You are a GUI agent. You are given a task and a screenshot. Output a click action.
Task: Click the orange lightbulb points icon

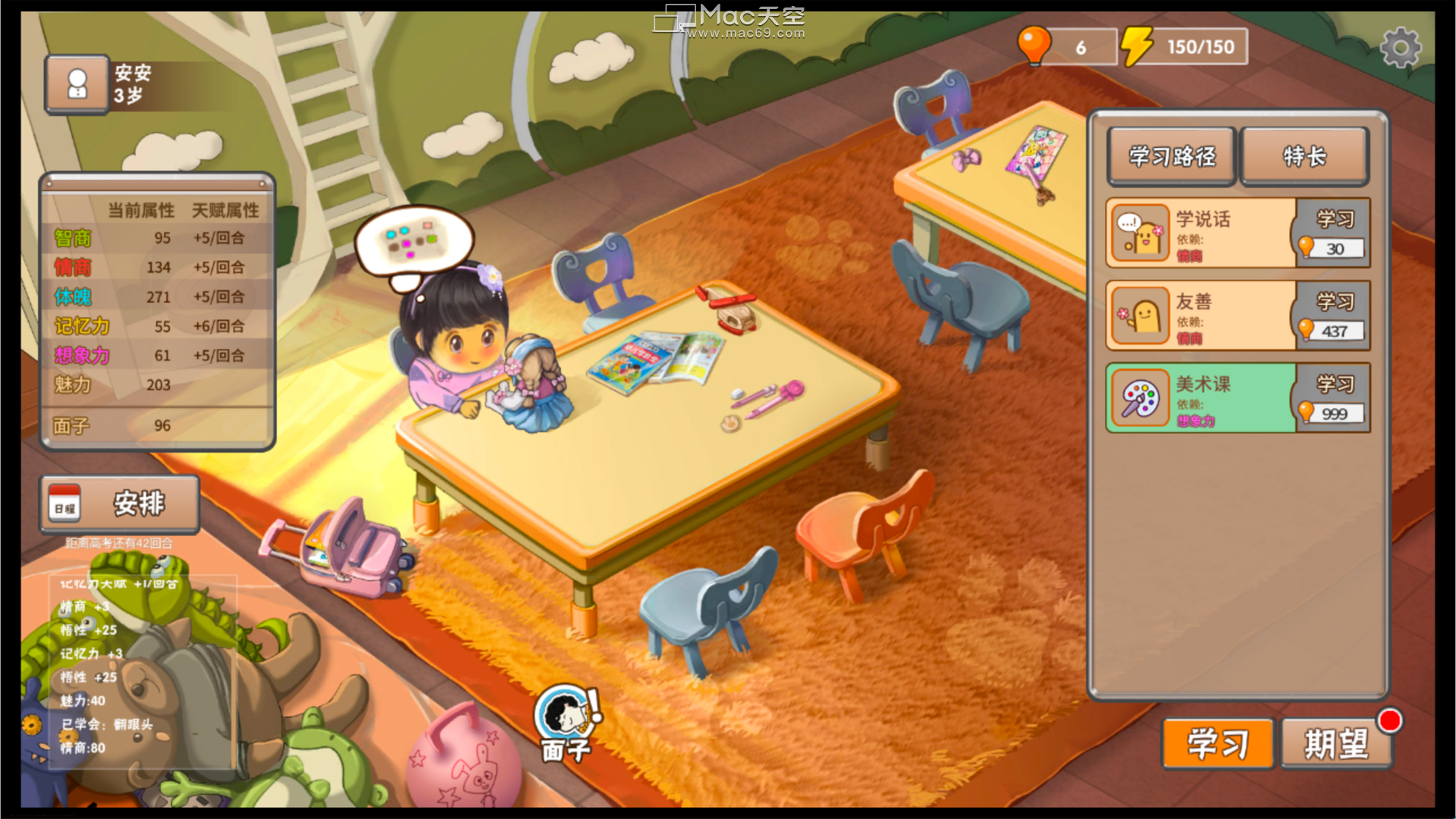(1034, 45)
